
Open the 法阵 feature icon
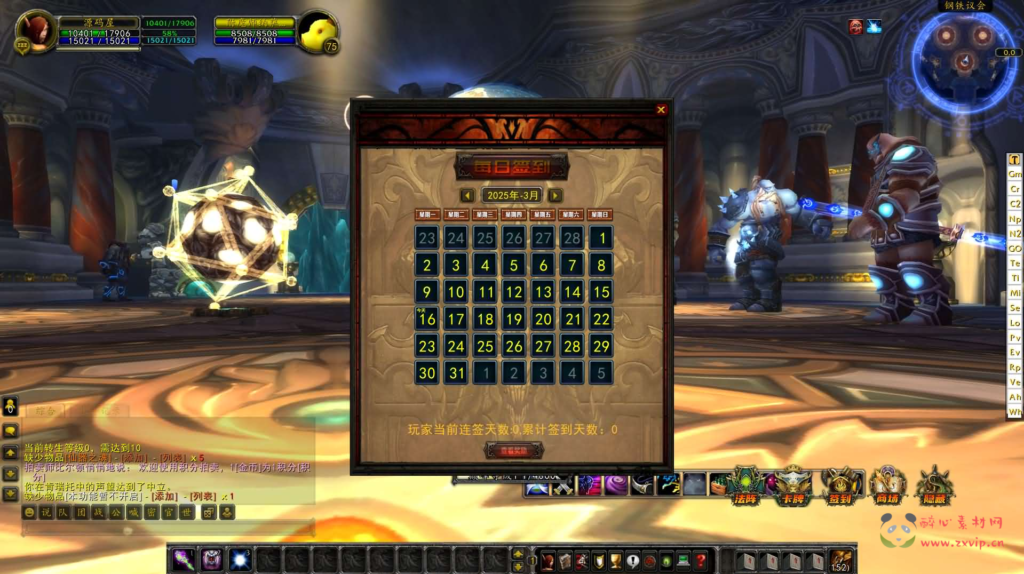point(746,484)
